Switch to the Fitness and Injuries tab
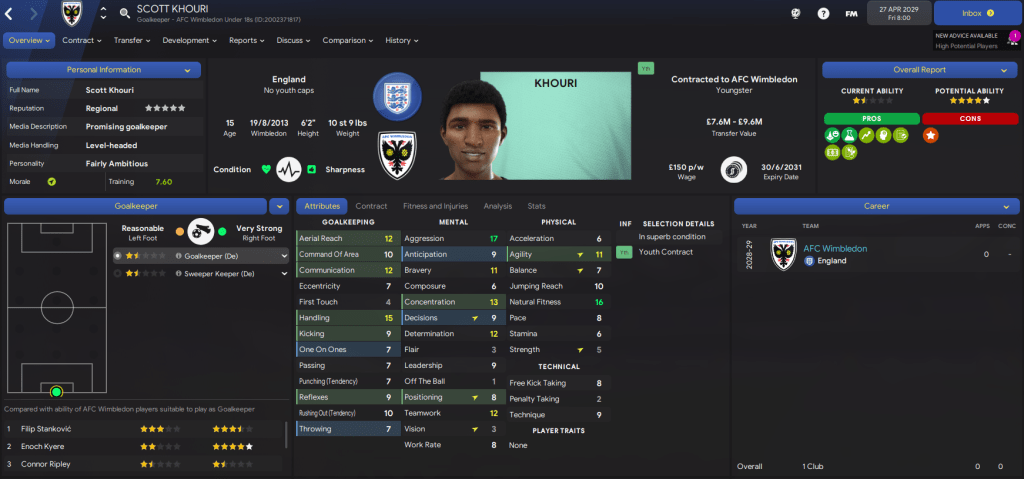The width and height of the screenshot is (1024, 479). [435, 206]
